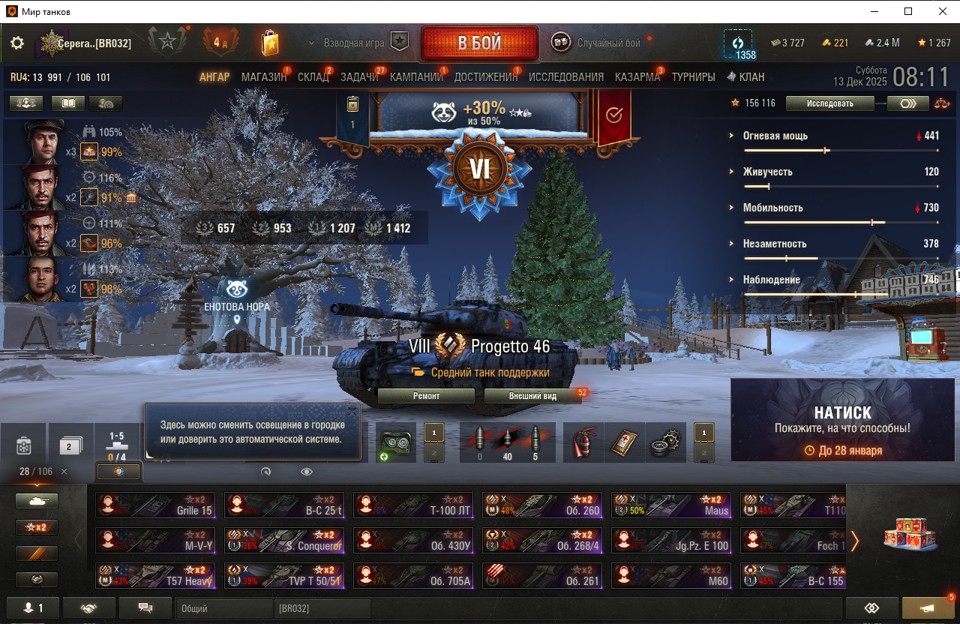This screenshot has width=960, height=624.
Task: Select the ТУРНИРЫ tab
Action: click(x=693, y=77)
